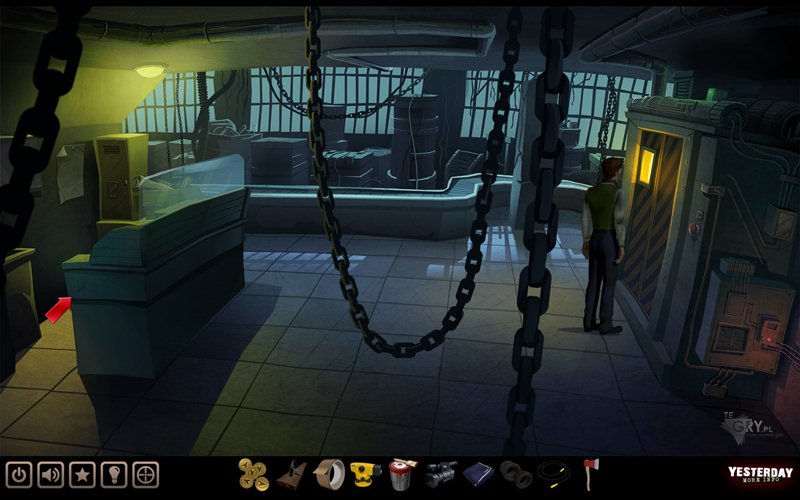Select the red and white bucket item
Viewport: 800px width, 500px height.
coord(402,474)
